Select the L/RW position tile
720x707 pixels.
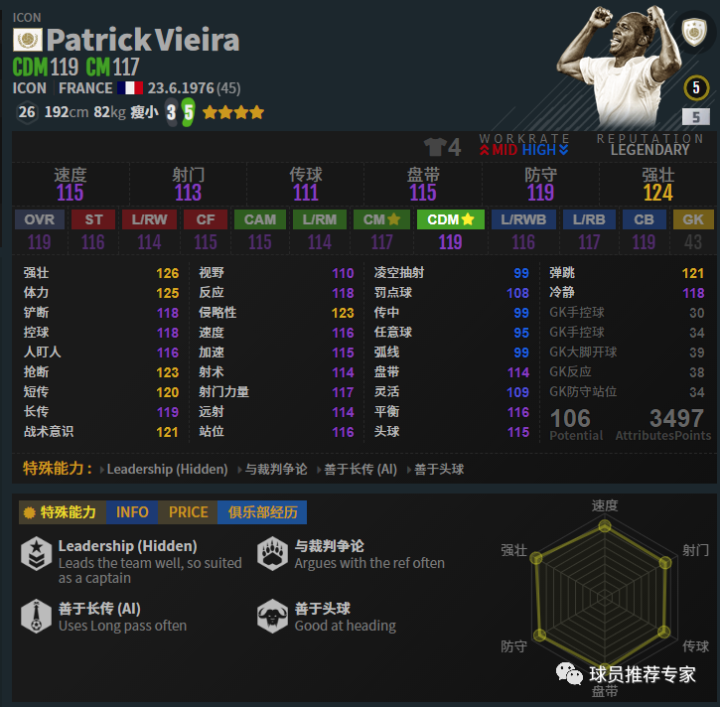pyautogui.click(x=149, y=219)
